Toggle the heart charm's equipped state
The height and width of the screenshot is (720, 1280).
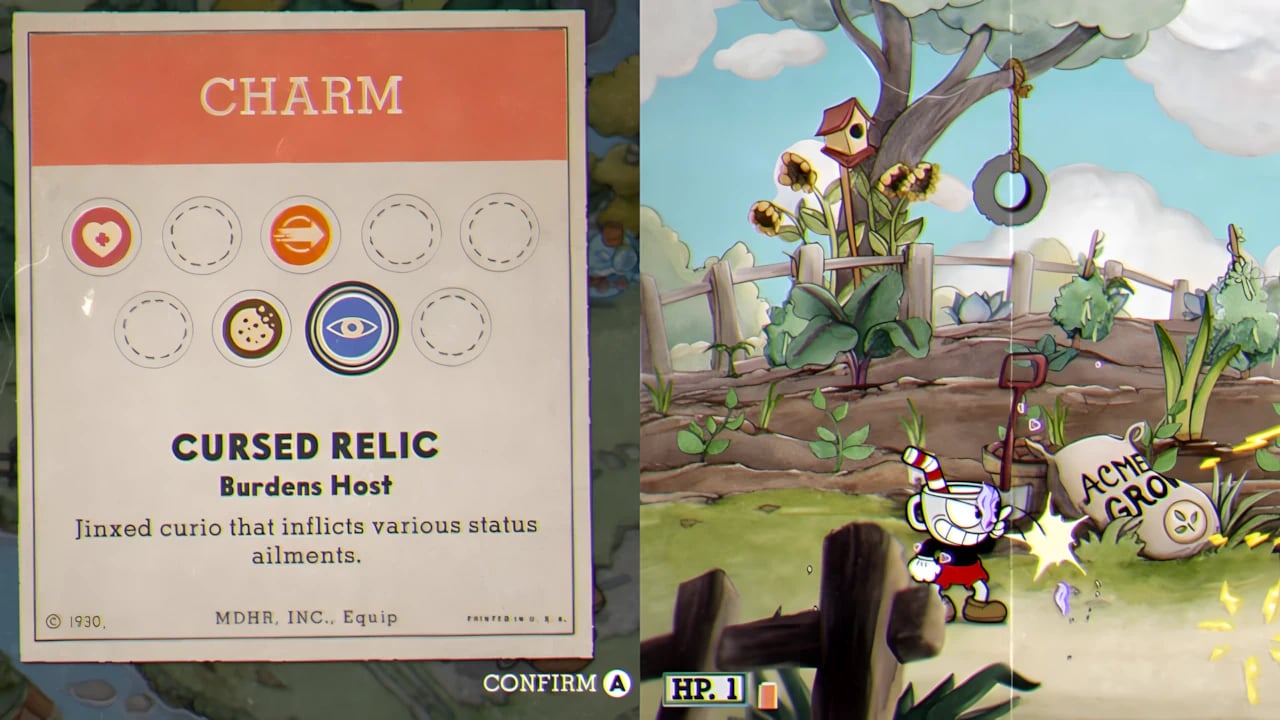tap(102, 236)
